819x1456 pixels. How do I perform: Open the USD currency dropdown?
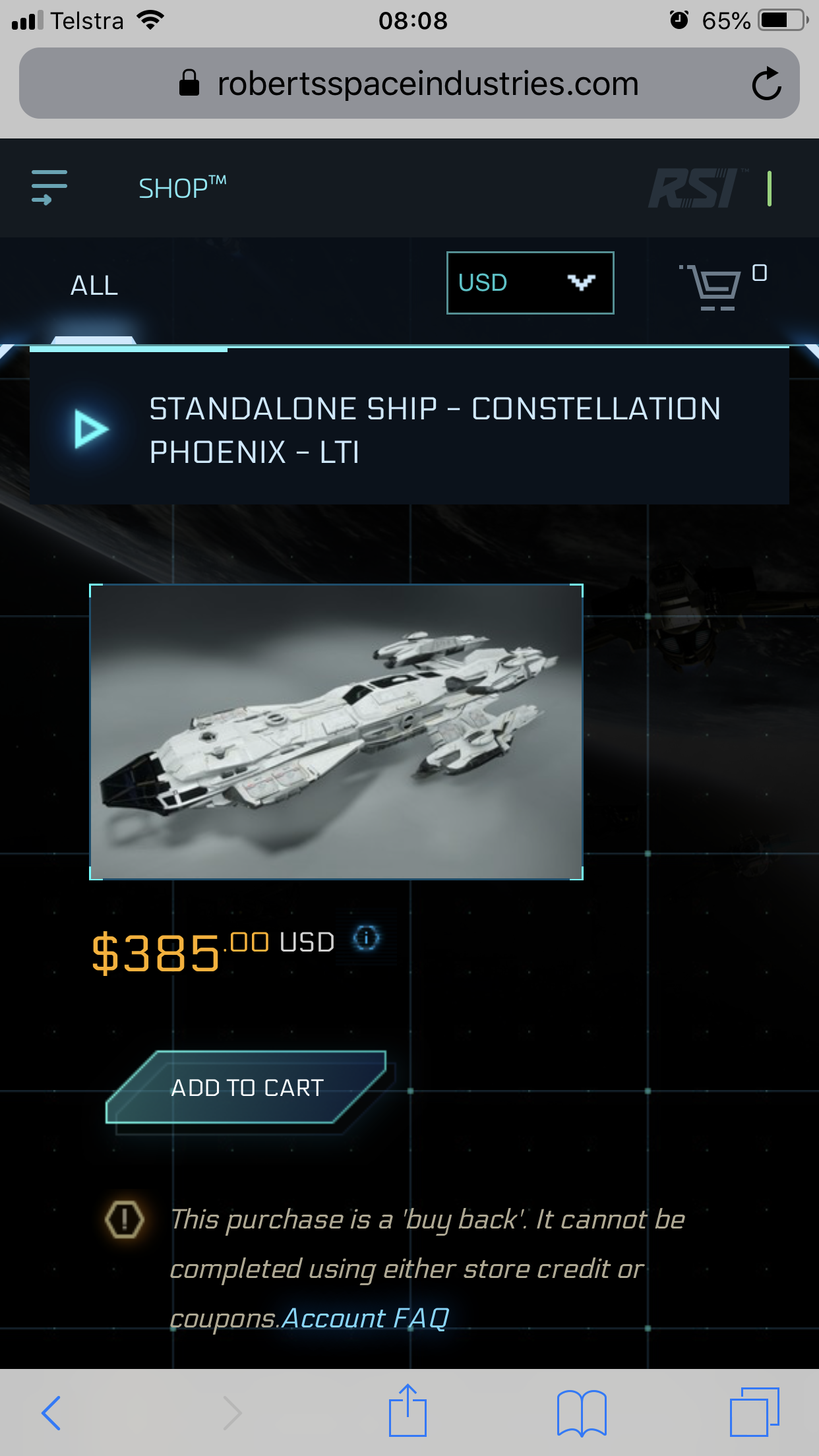(530, 283)
